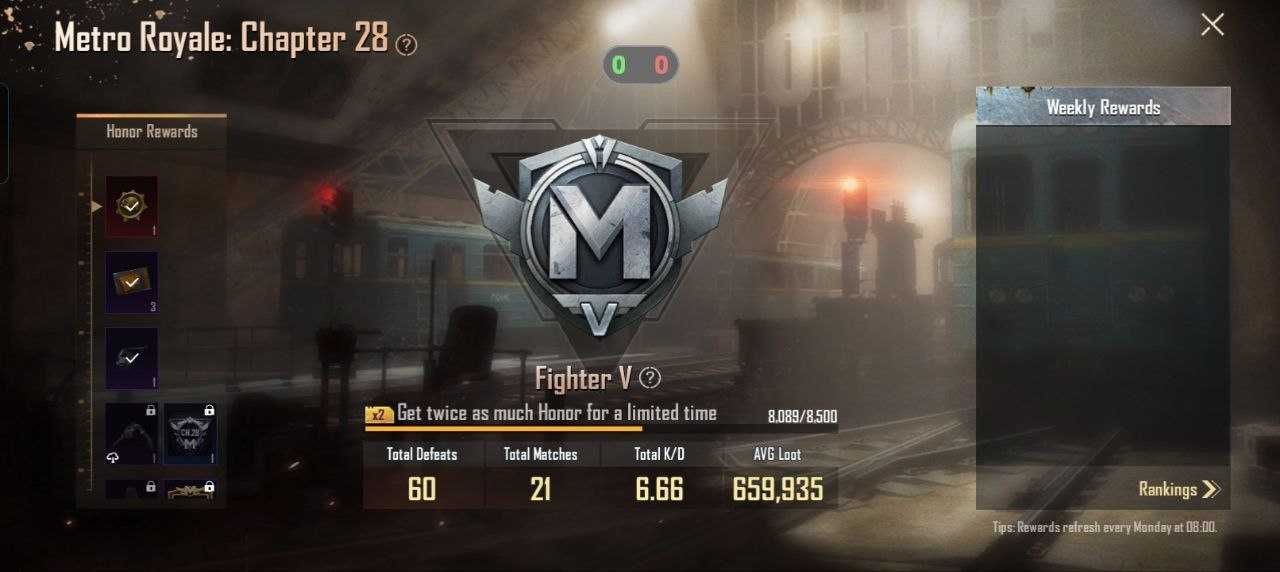Viewport: 1280px width, 572px height.
Task: Select the claimed gold medal honor reward
Action: click(x=132, y=207)
